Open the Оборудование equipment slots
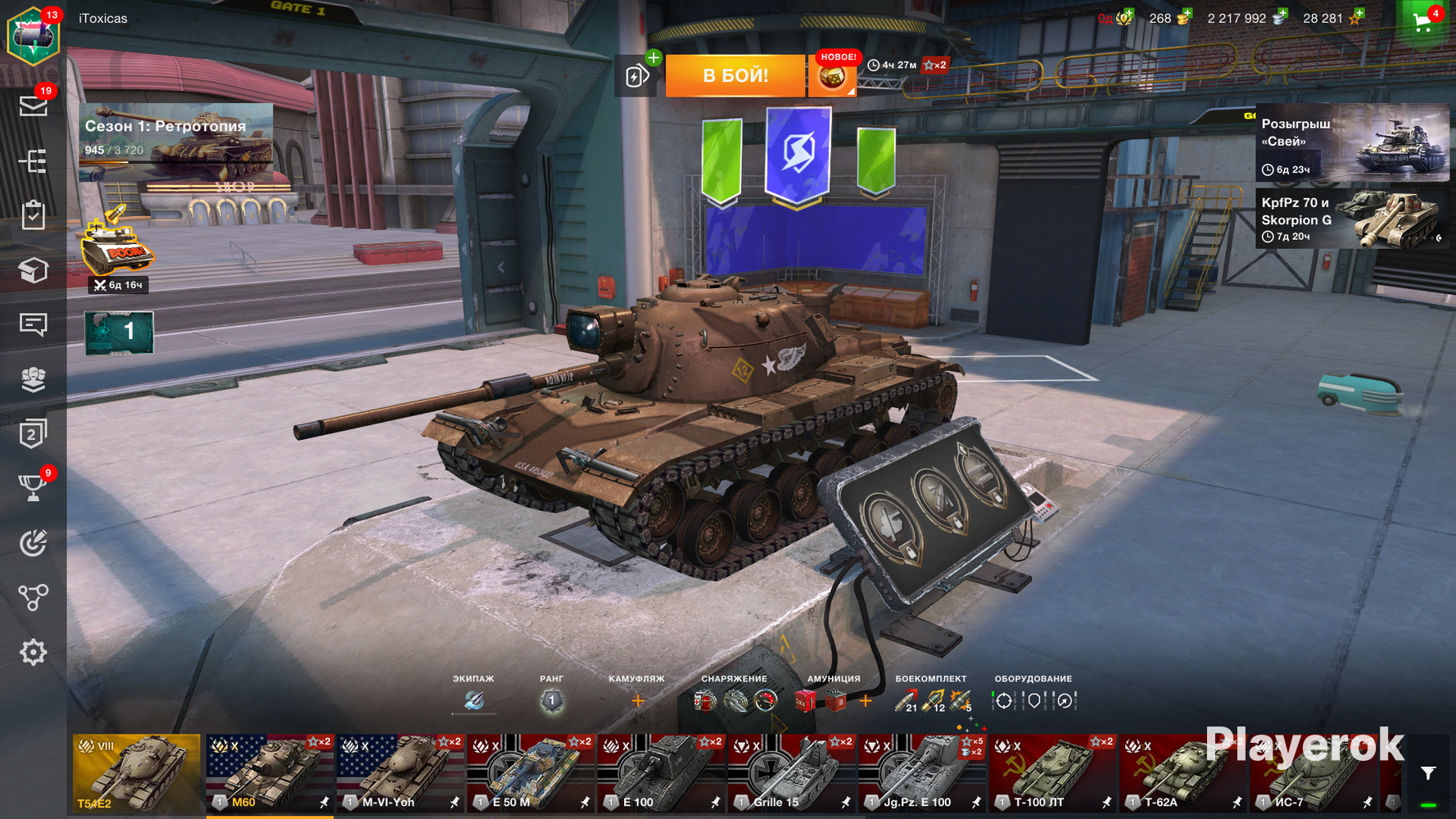1456x819 pixels. [x=1033, y=701]
